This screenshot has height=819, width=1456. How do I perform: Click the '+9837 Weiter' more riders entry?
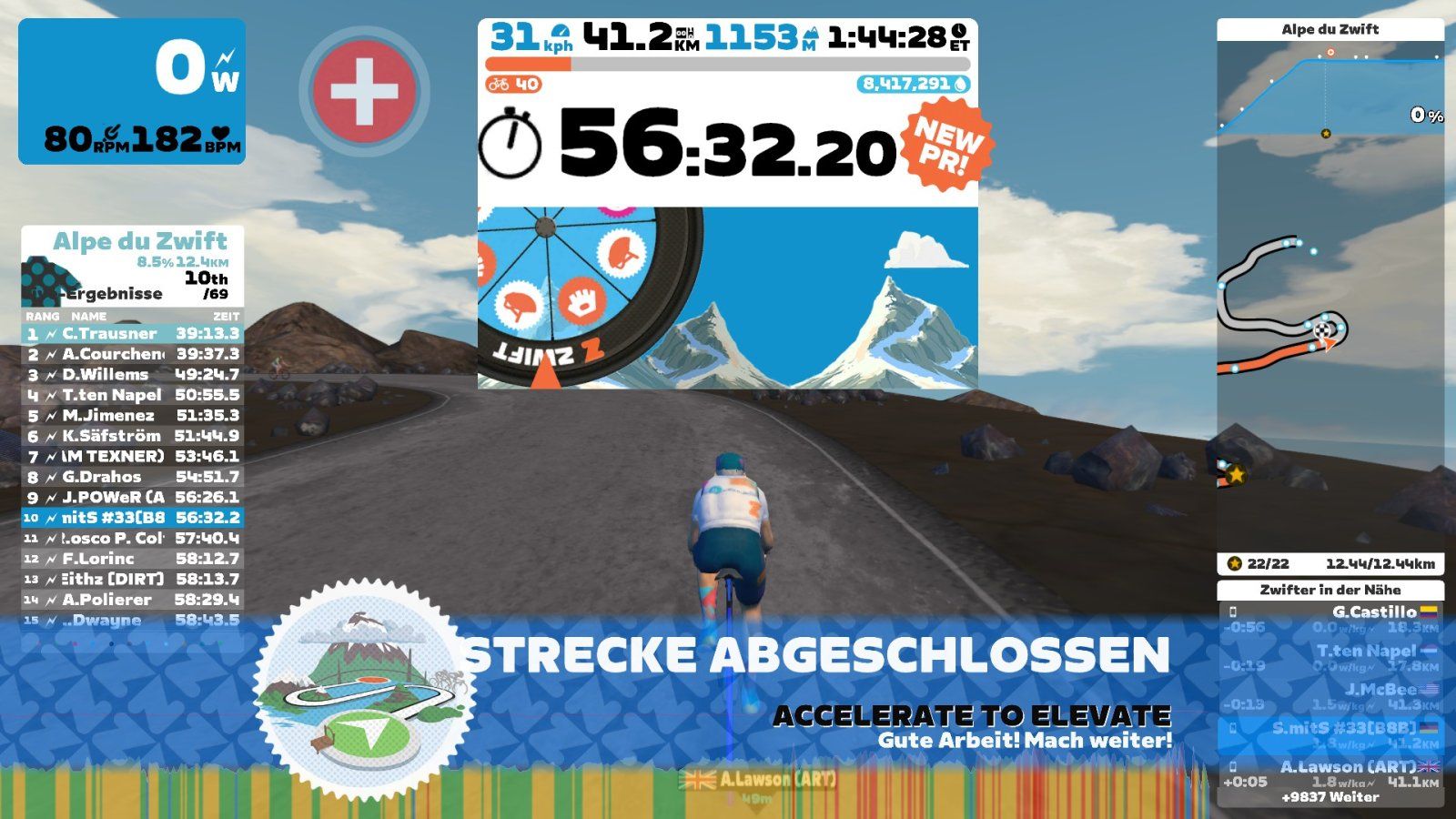pyautogui.click(x=1330, y=797)
